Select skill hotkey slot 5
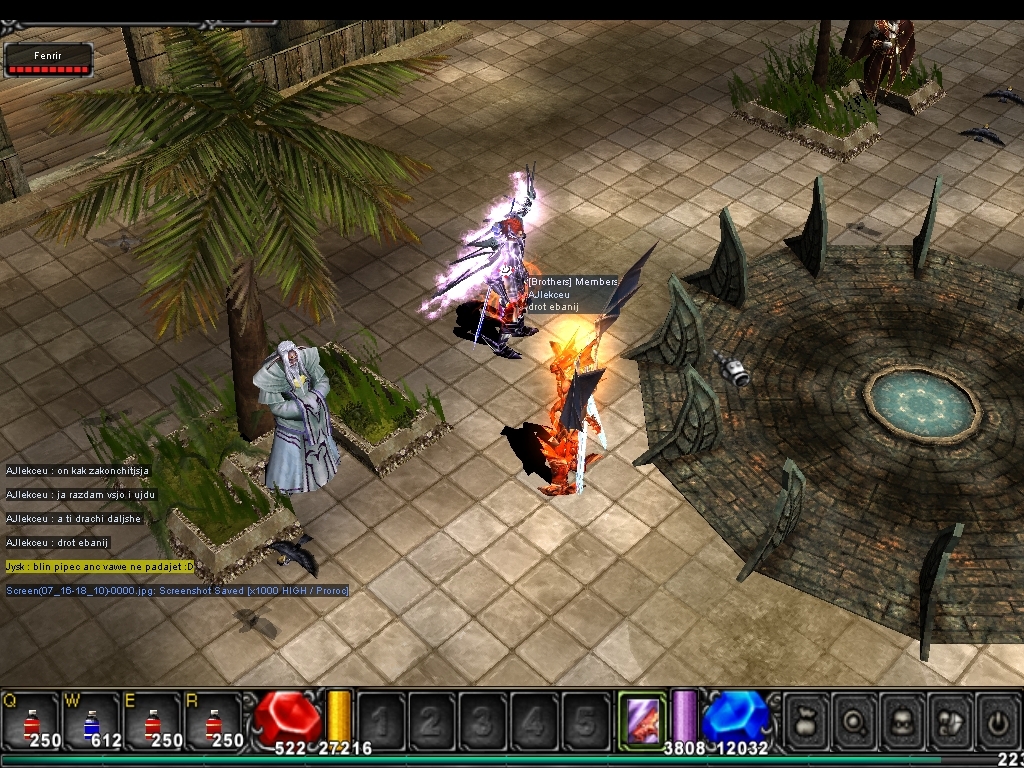Viewport: 1024px width, 768px height. tap(585, 720)
